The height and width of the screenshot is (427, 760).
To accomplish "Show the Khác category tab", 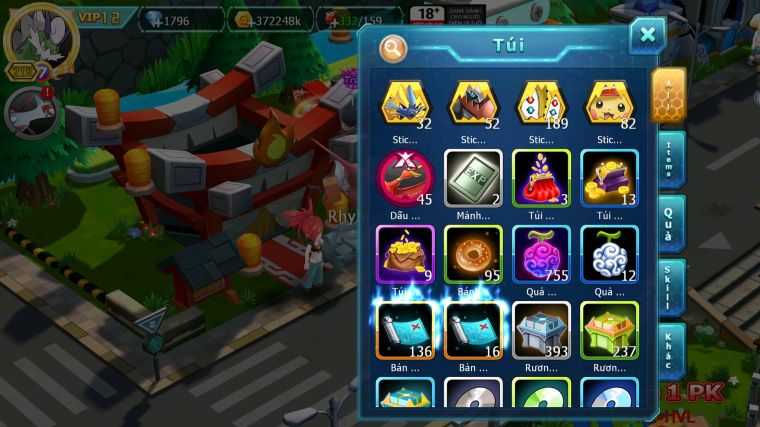I will coord(669,350).
